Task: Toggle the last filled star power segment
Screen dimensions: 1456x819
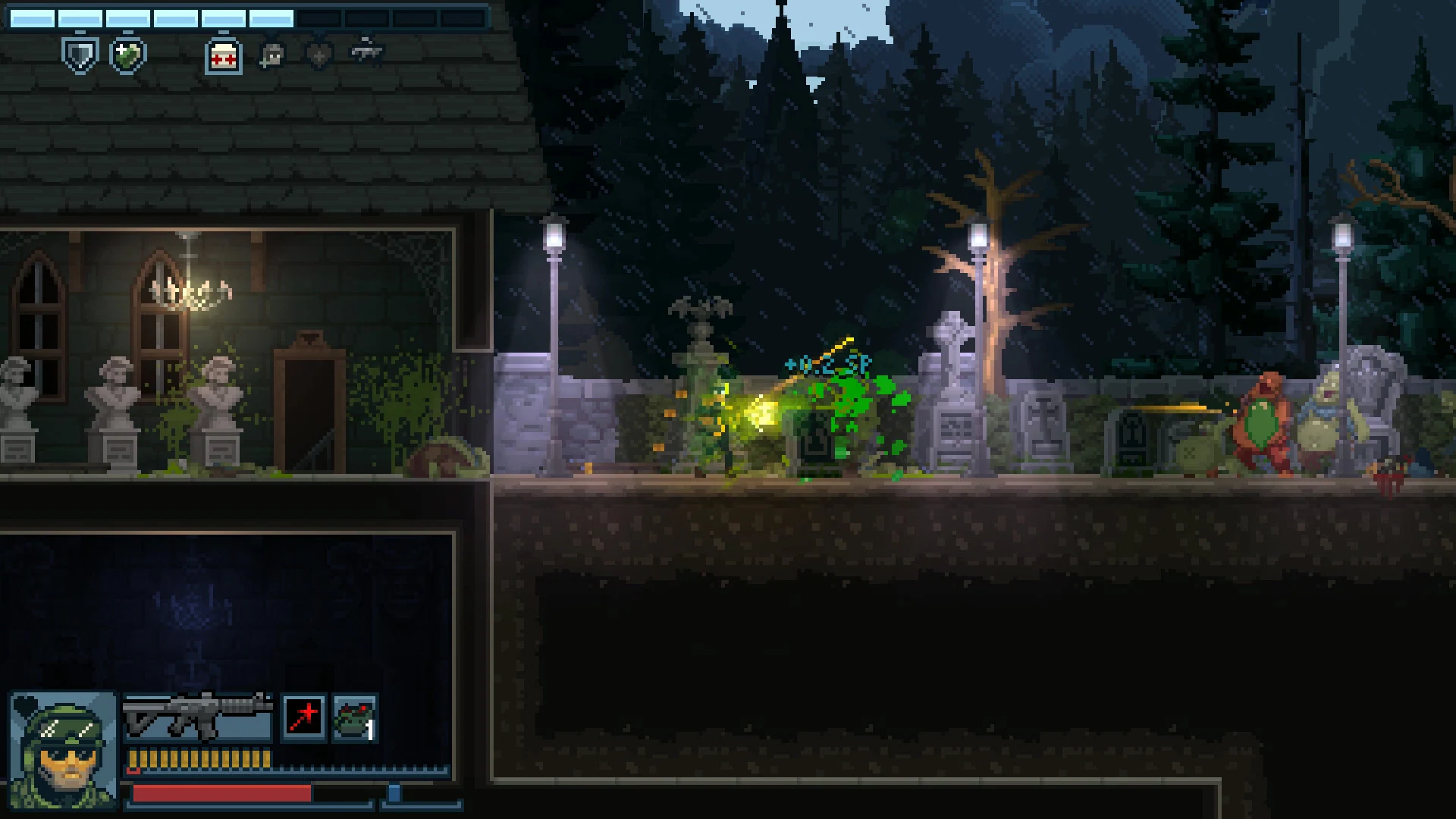Action: click(x=271, y=17)
